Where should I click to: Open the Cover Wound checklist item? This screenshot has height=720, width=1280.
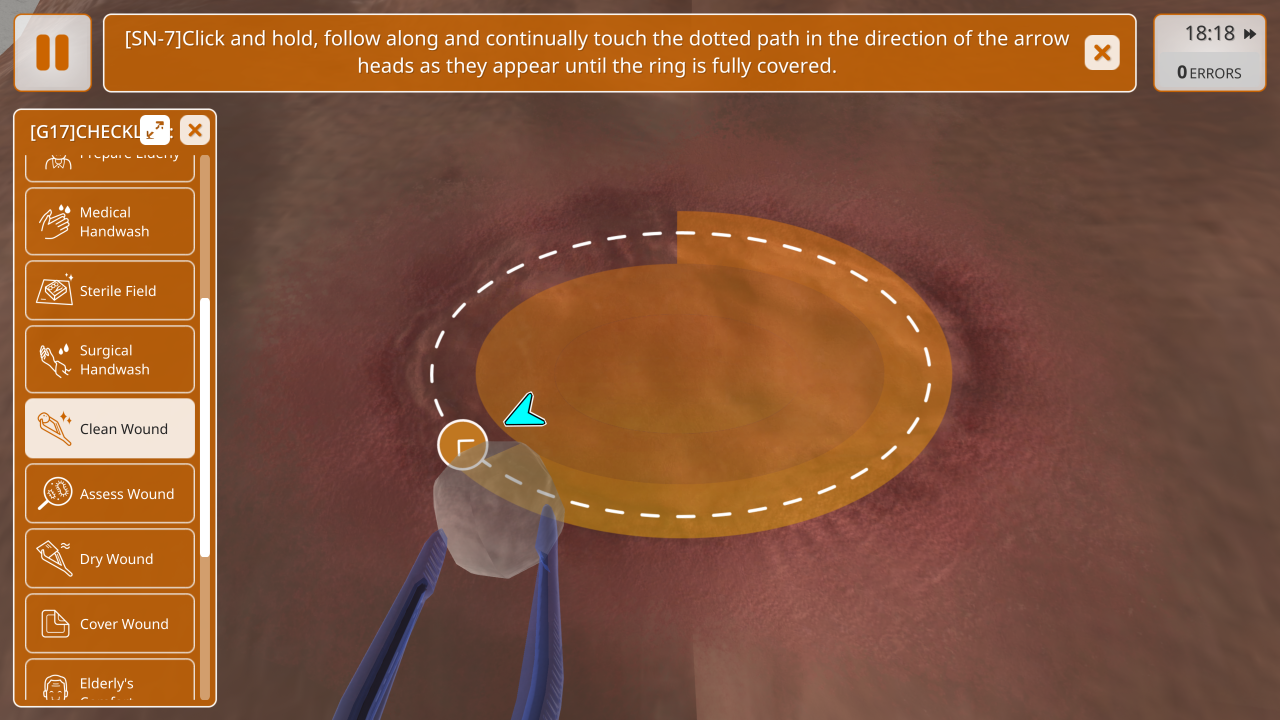pos(110,624)
